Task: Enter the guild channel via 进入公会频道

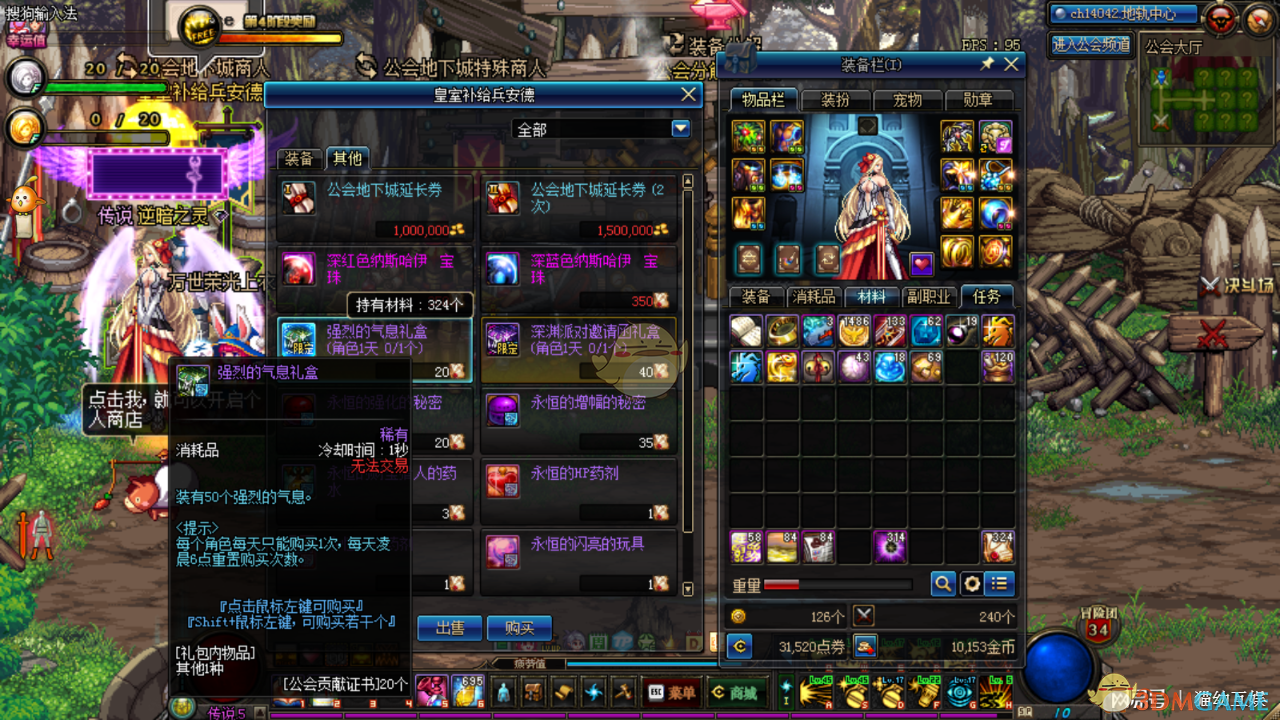Action: click(1091, 45)
